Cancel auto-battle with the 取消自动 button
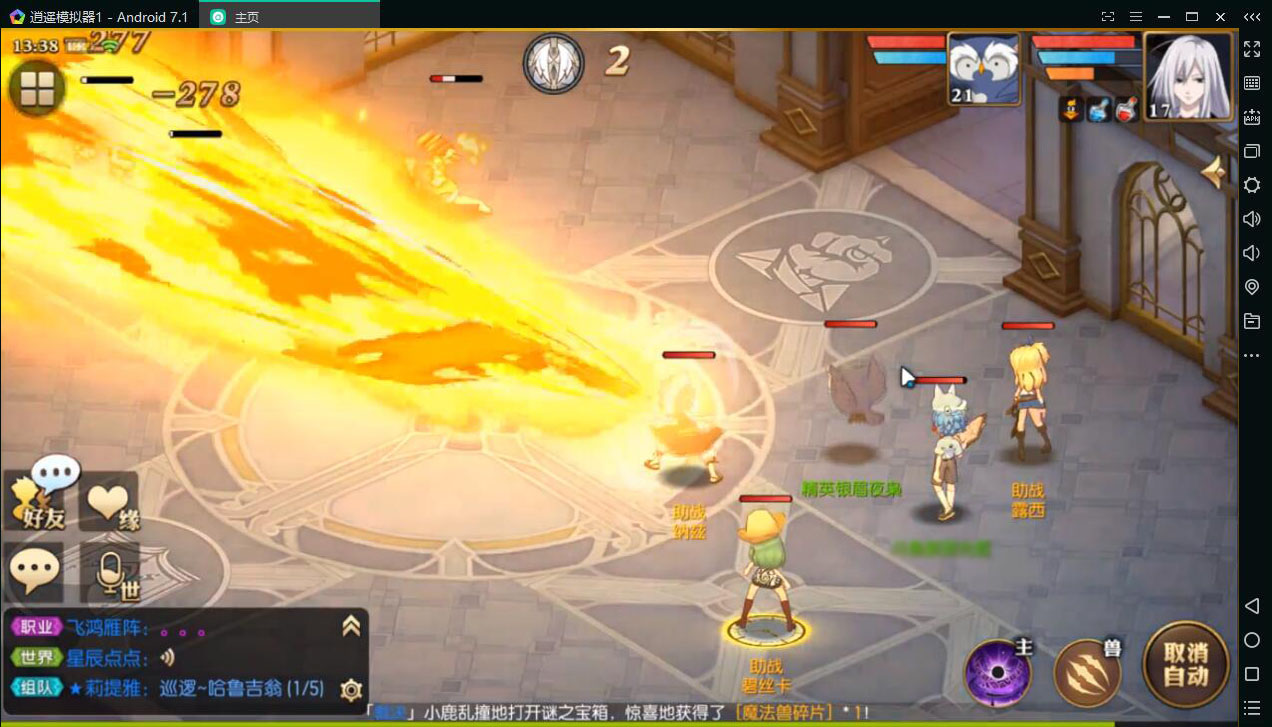The width and height of the screenshot is (1272, 727). pyautogui.click(x=1185, y=664)
